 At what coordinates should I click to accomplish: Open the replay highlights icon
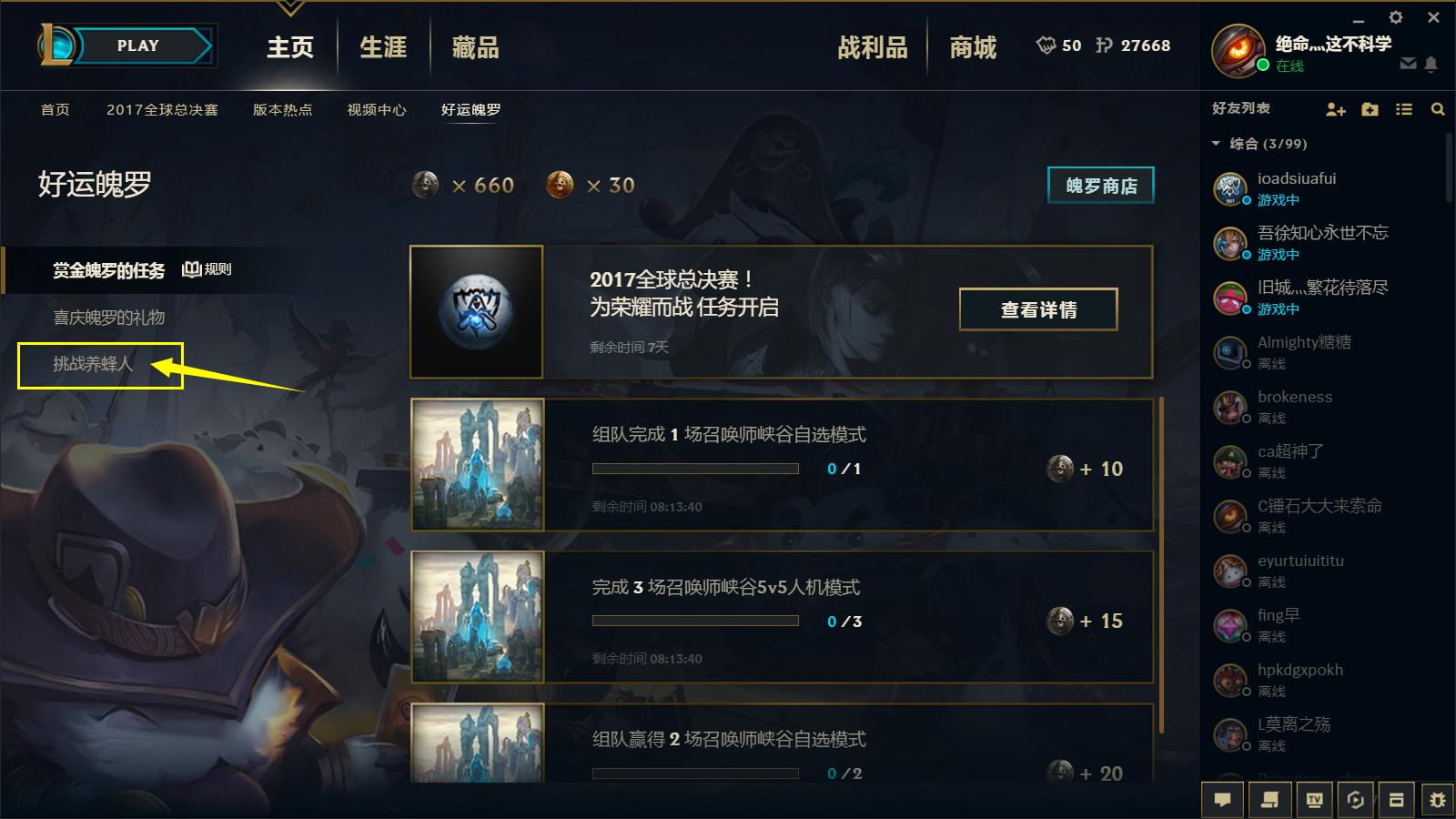[x=1353, y=799]
